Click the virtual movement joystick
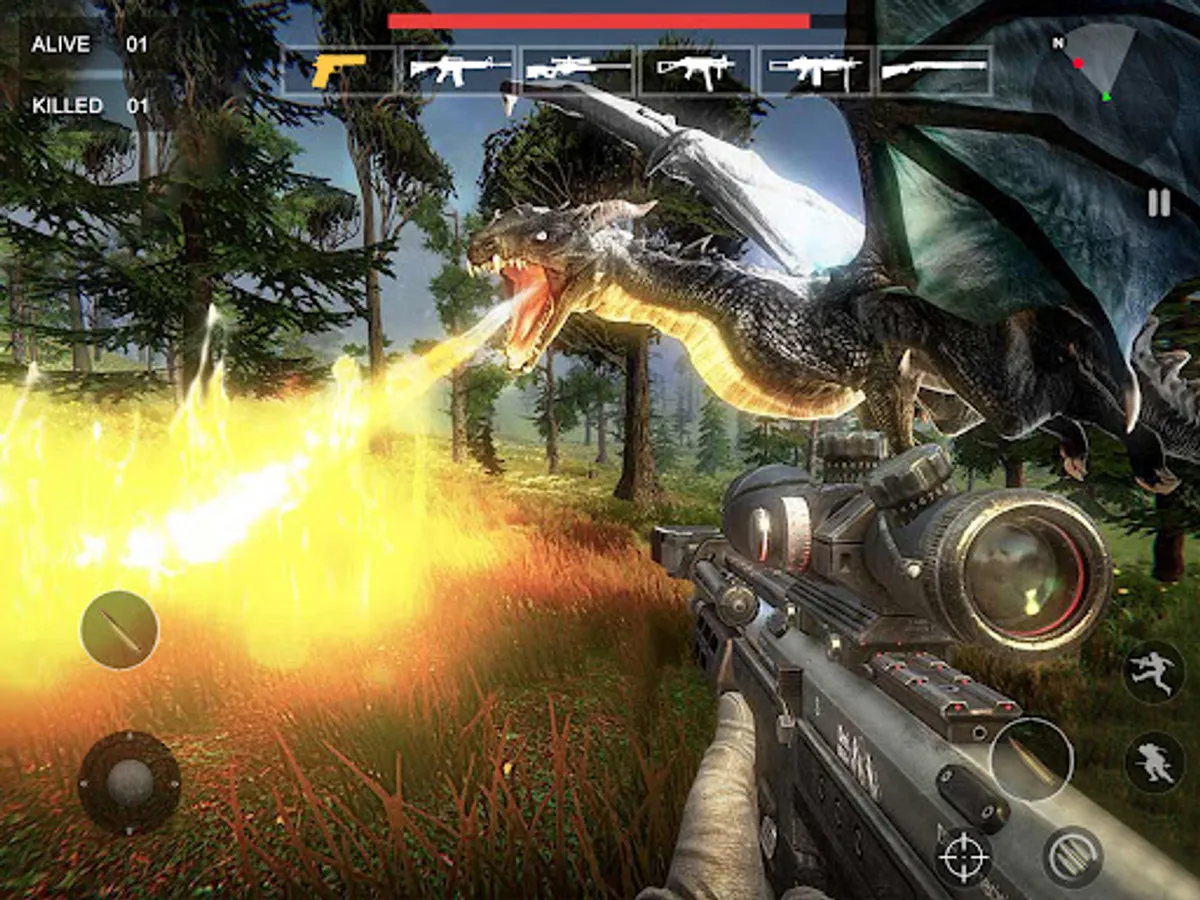This screenshot has height=900, width=1200. point(129,782)
